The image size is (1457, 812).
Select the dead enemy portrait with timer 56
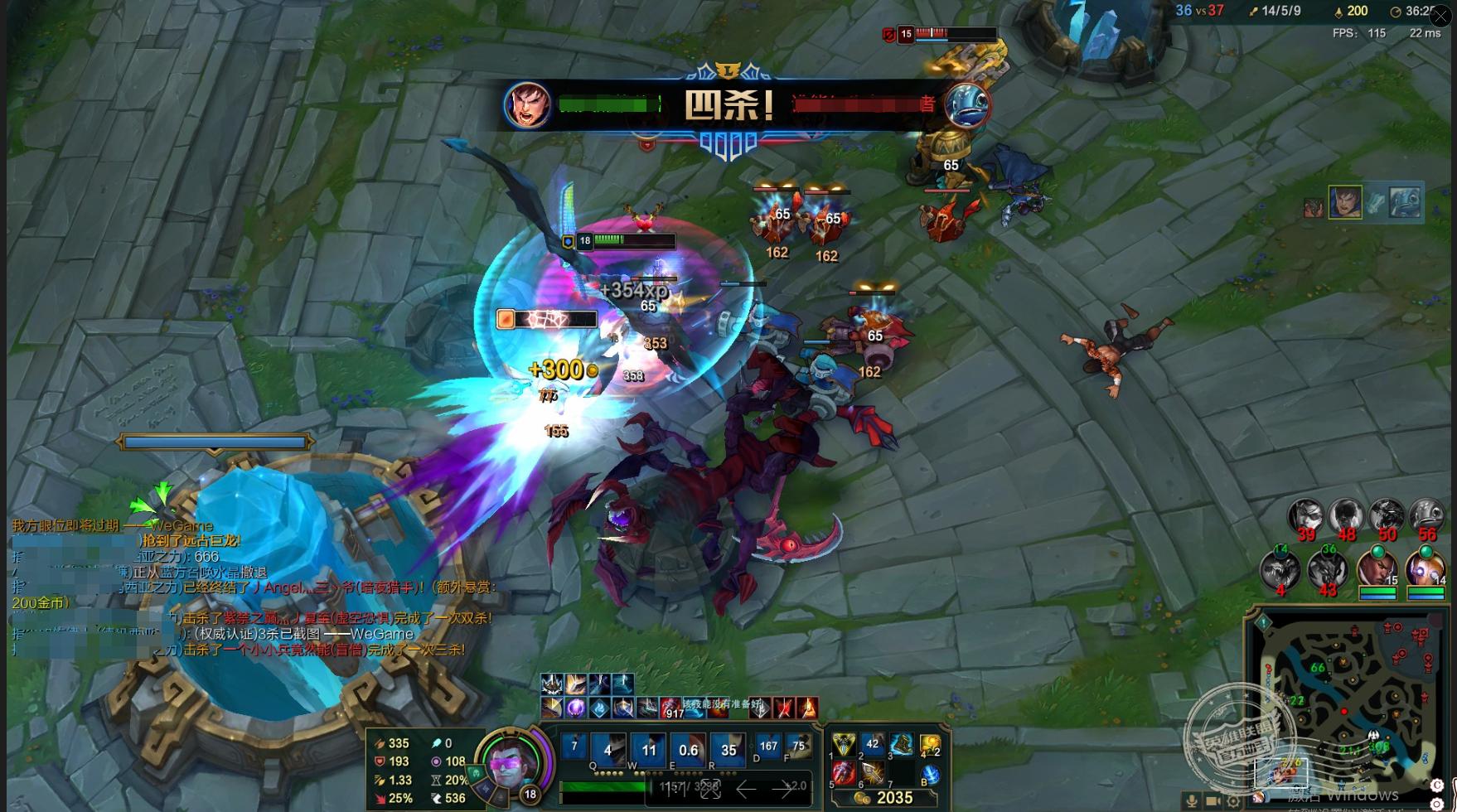pos(1426,516)
